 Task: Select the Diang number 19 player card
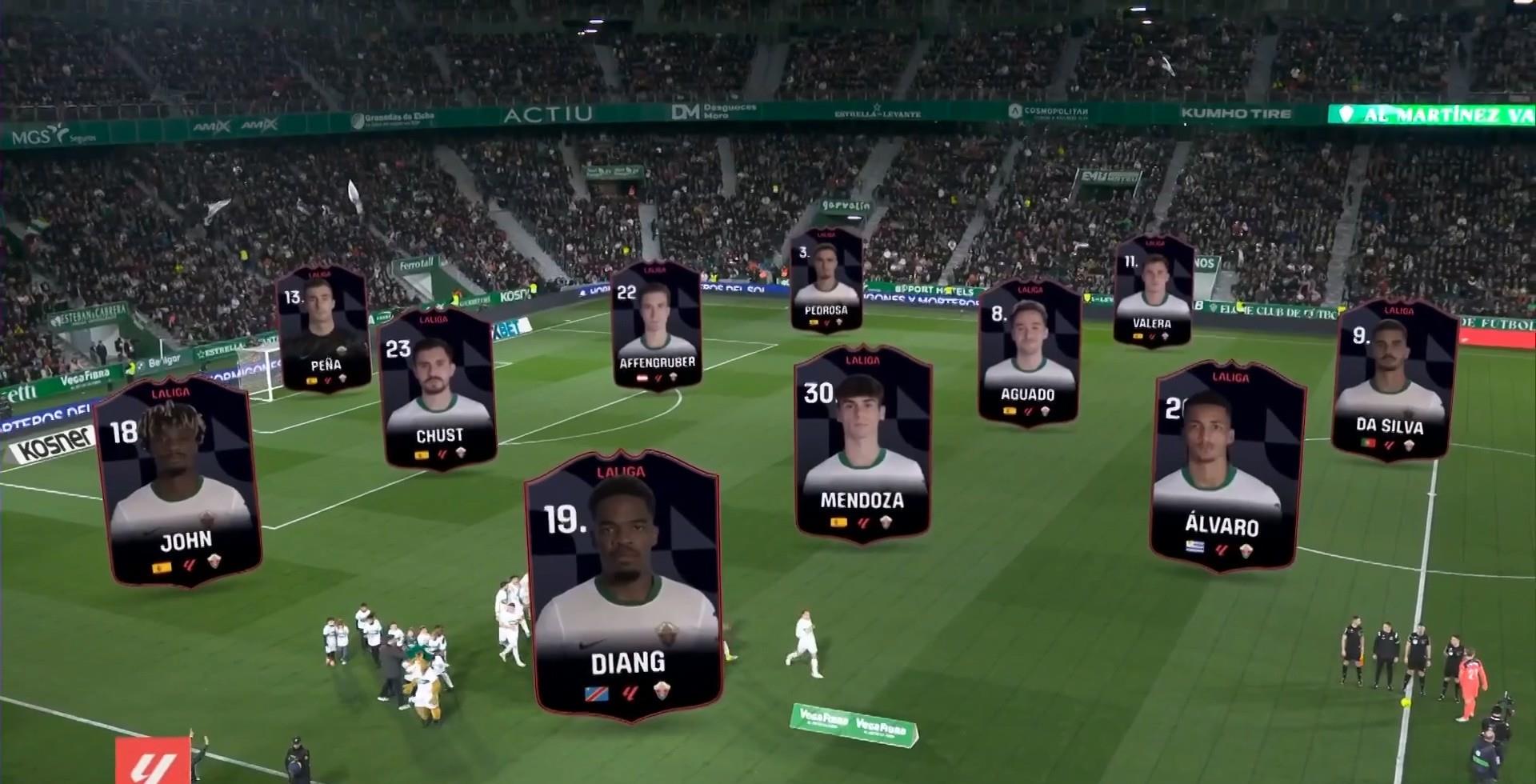(x=625, y=586)
